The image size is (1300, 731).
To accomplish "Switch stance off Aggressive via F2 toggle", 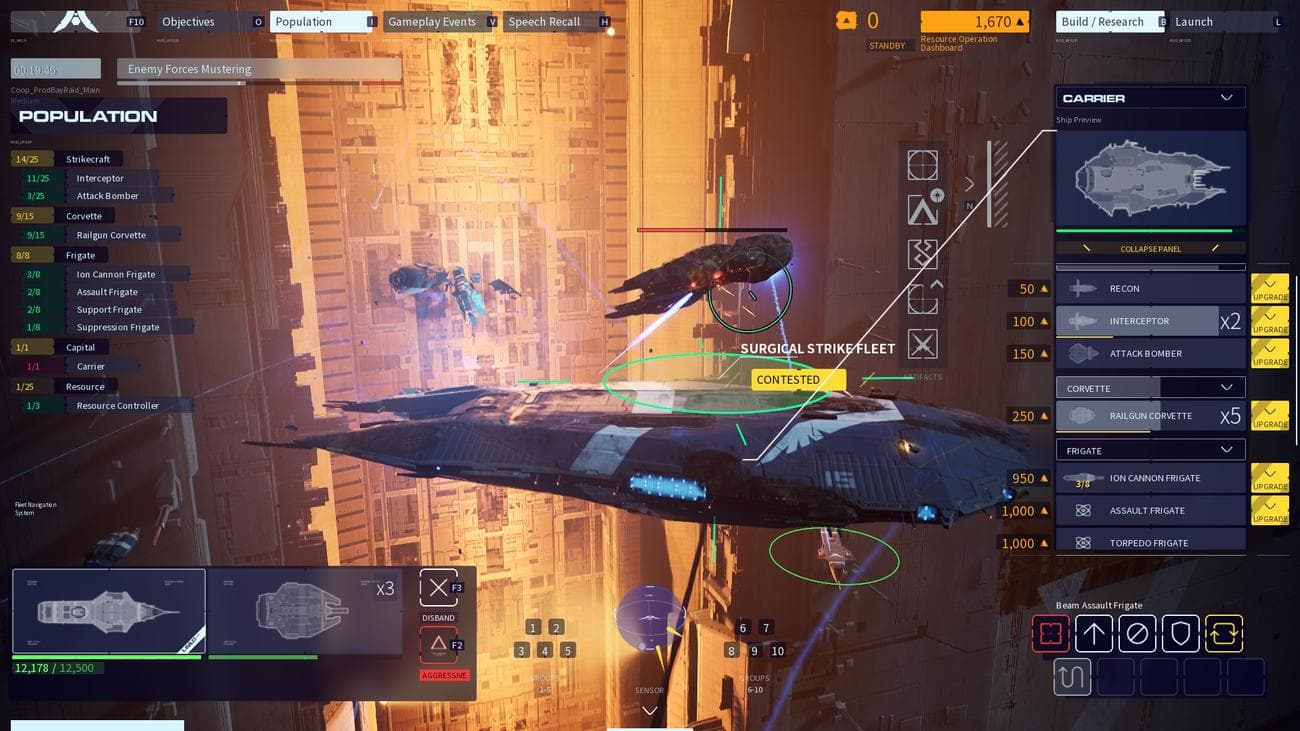I will coord(437,645).
